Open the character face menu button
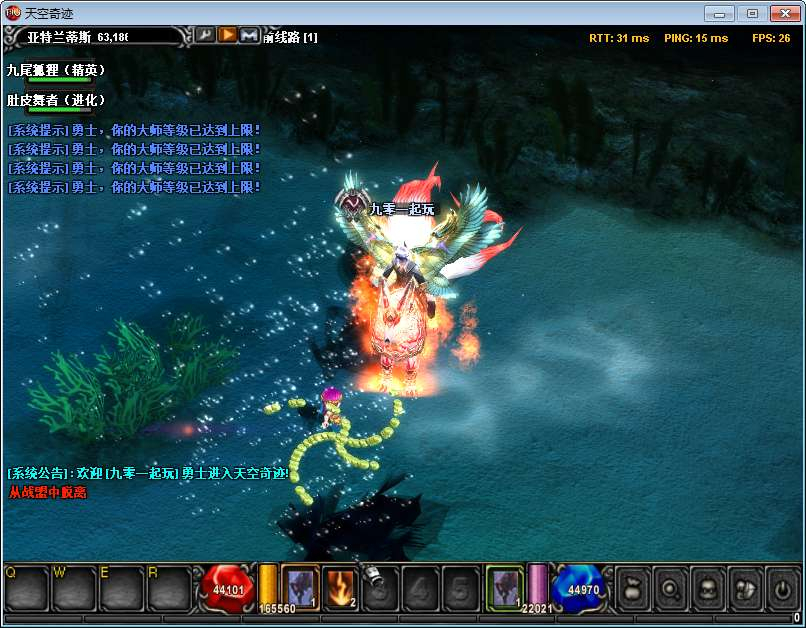The image size is (806, 628). pyautogui.click(x=708, y=588)
